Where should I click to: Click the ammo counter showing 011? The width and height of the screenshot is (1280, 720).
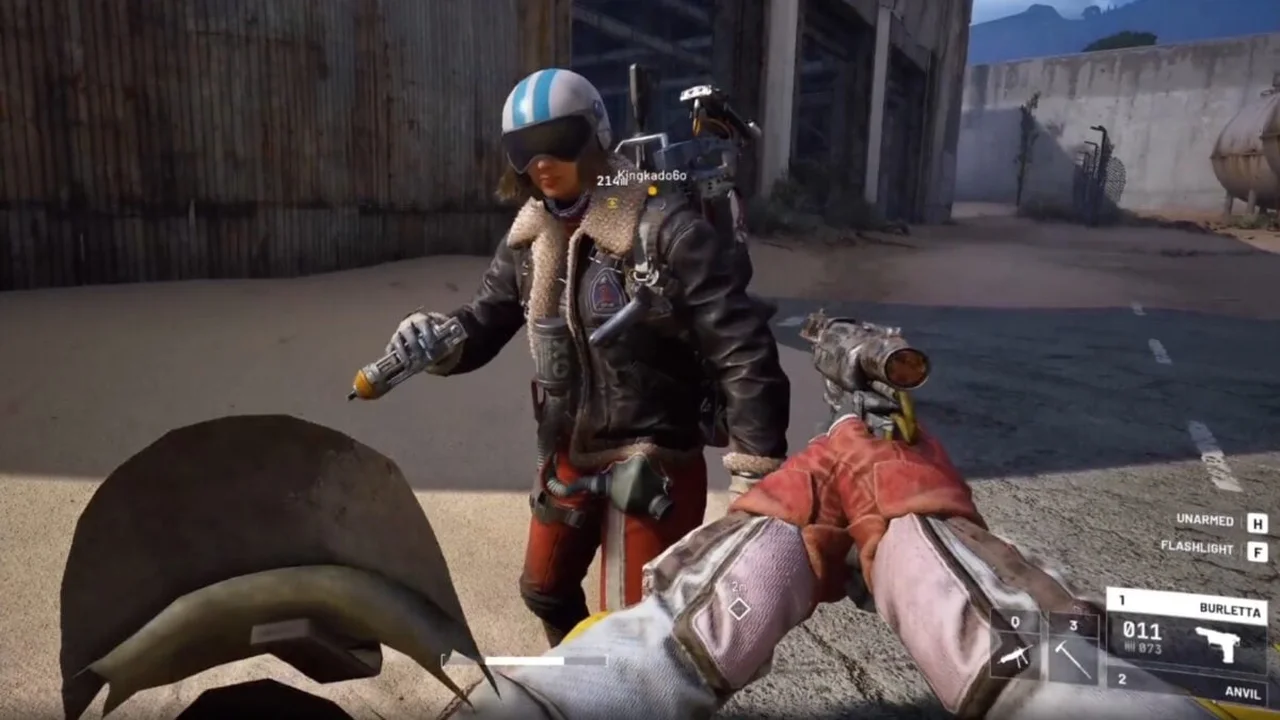tap(1142, 632)
